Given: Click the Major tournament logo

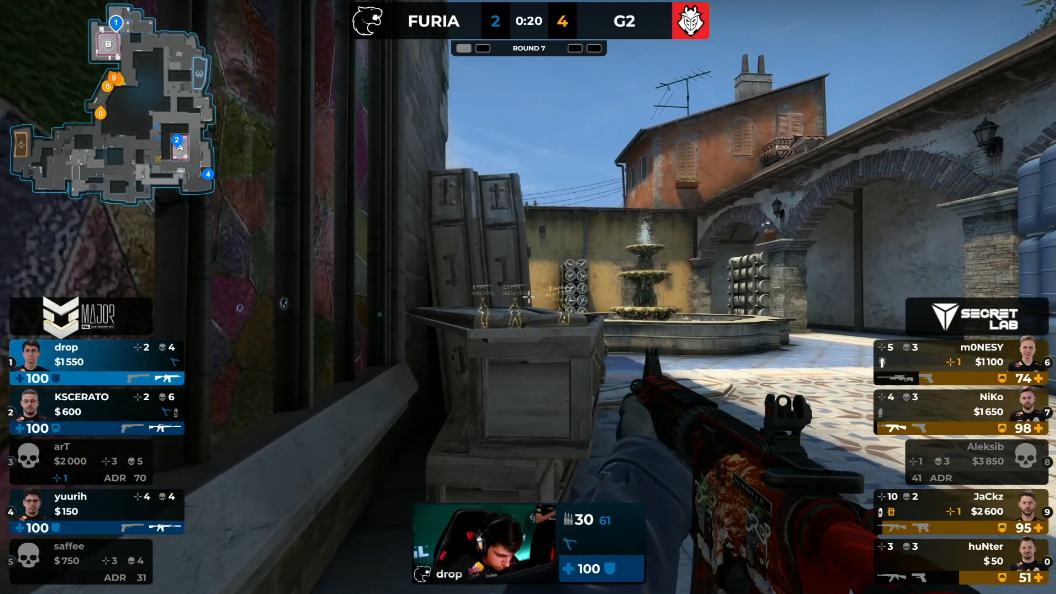Looking at the screenshot, I should tap(80, 316).
